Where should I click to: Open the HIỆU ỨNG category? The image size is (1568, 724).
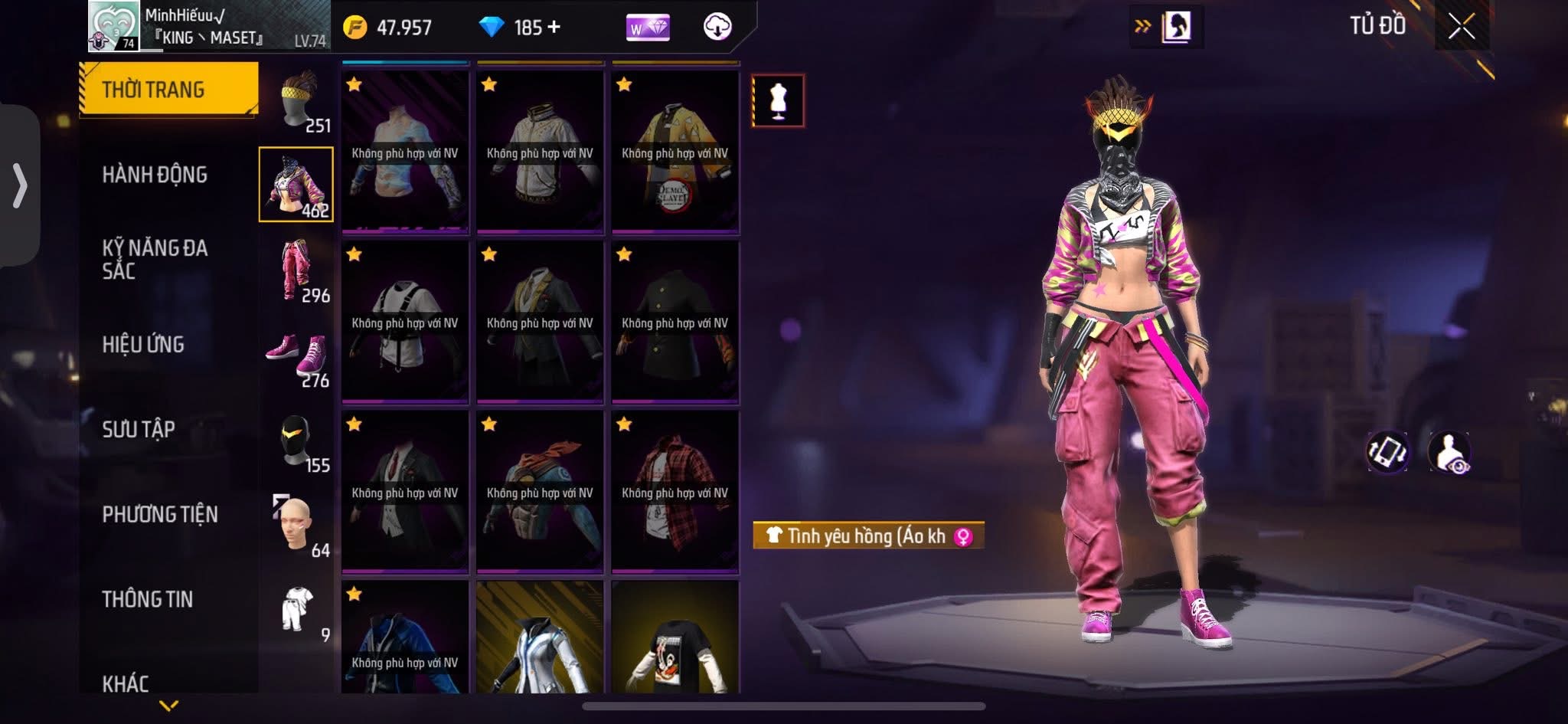[x=143, y=345]
